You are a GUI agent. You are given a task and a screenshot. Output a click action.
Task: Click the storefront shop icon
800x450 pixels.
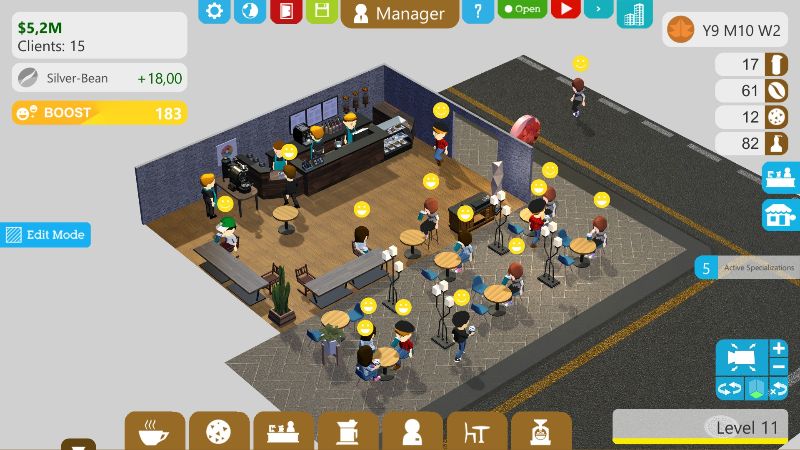coord(780,213)
